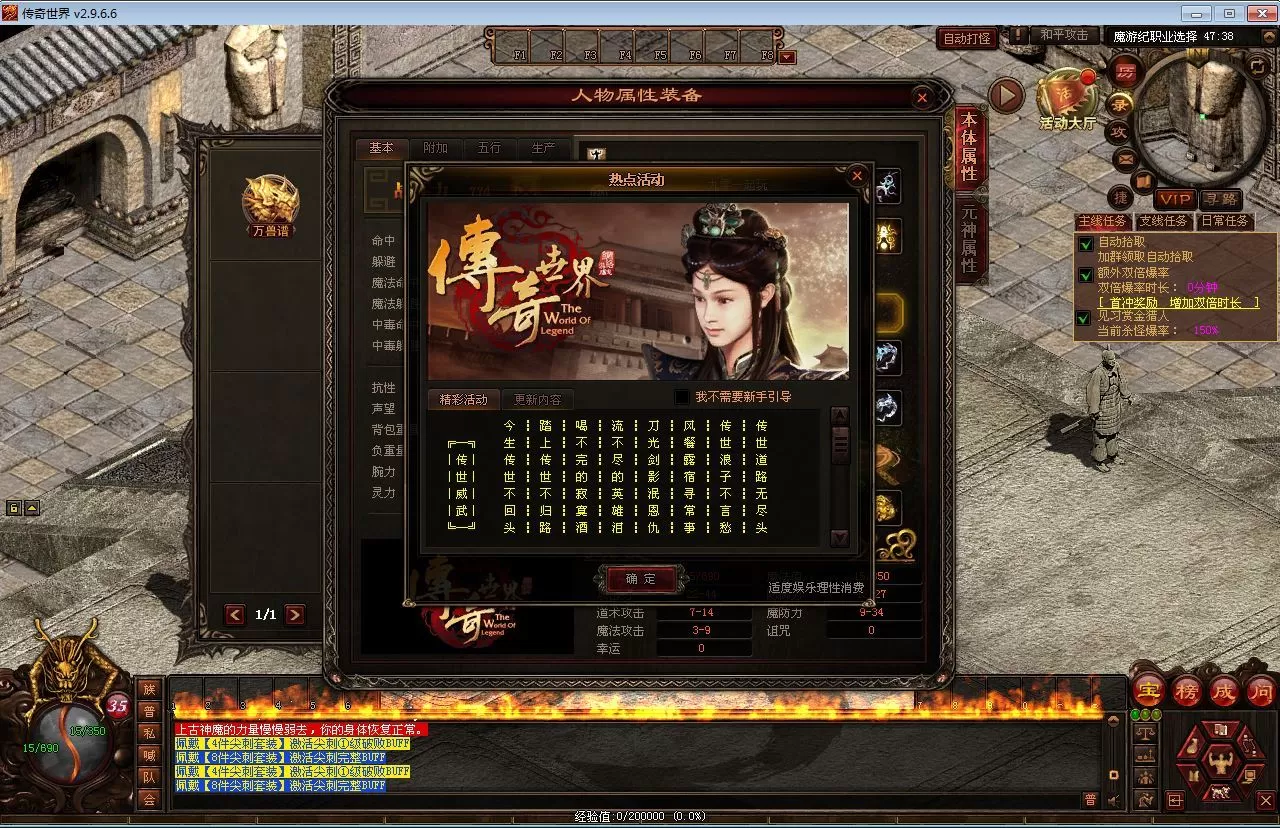Viewport: 1280px width, 828px height.
Task: Collapse the chat panel with its arrow control
Action: click(x=1114, y=721)
